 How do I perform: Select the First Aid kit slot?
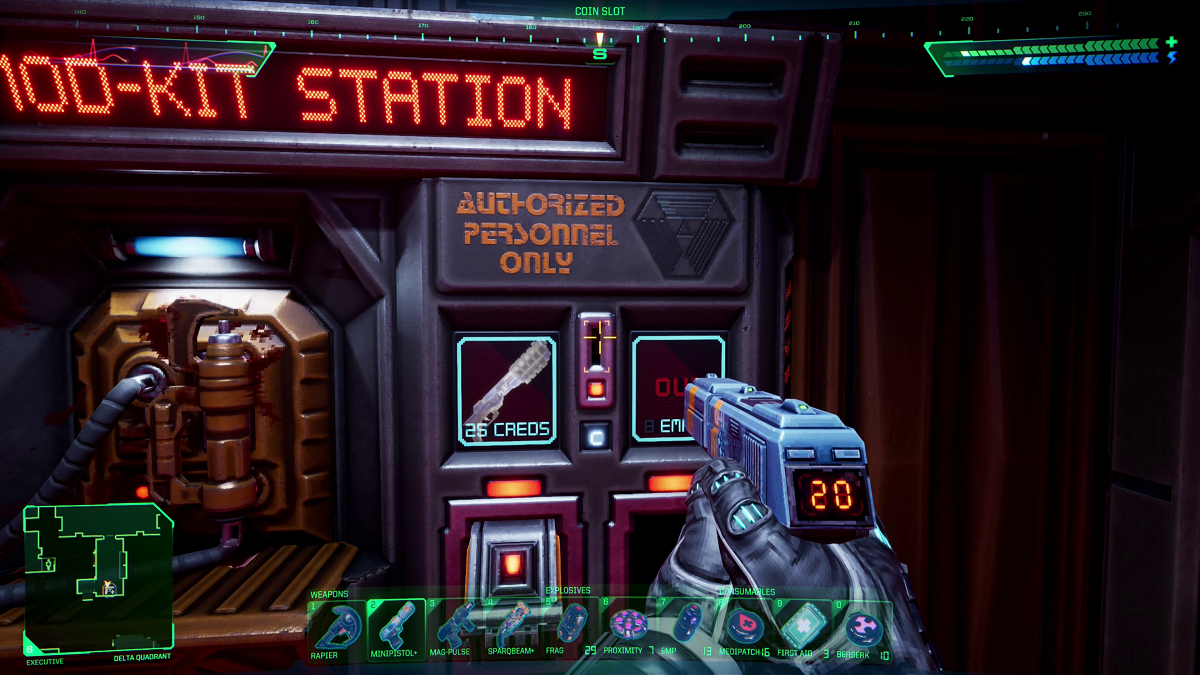803,627
